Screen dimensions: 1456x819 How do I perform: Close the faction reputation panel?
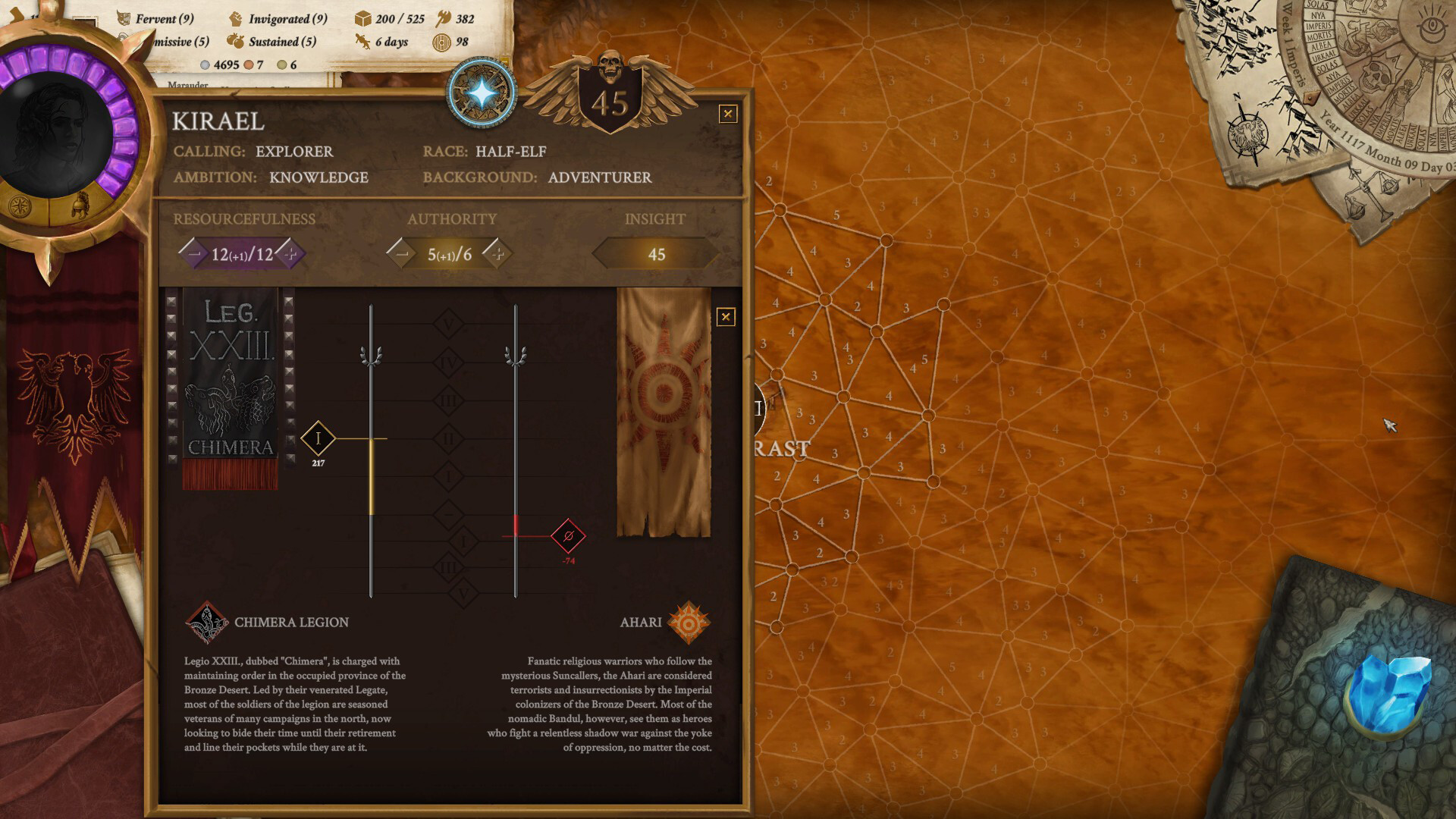726,318
